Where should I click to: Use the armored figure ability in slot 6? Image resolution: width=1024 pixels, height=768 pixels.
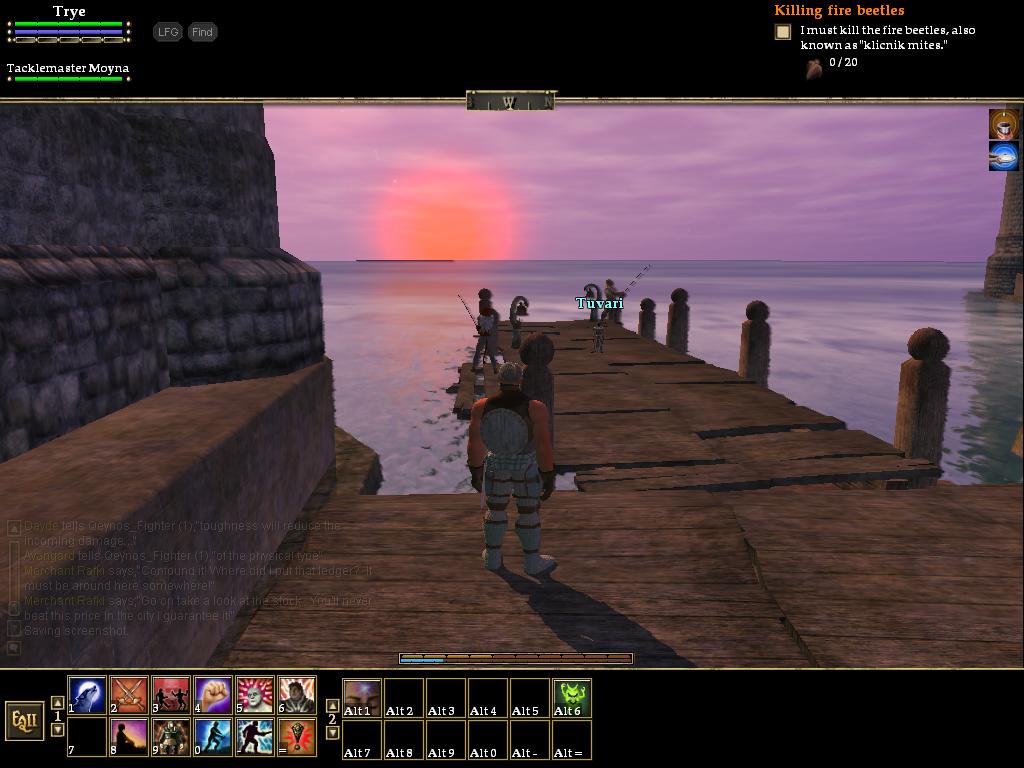click(298, 695)
